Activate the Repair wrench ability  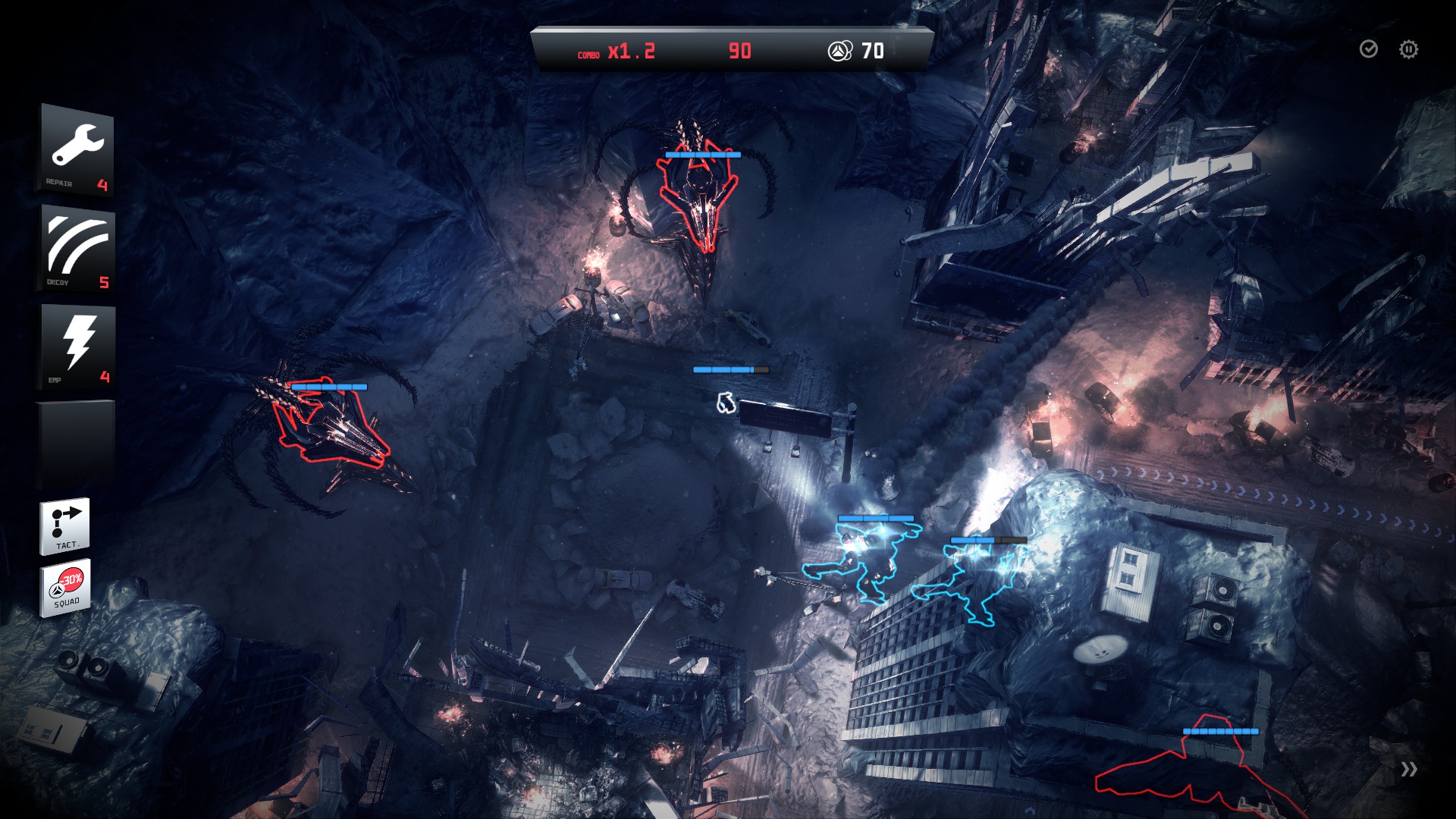pyautogui.click(x=77, y=150)
